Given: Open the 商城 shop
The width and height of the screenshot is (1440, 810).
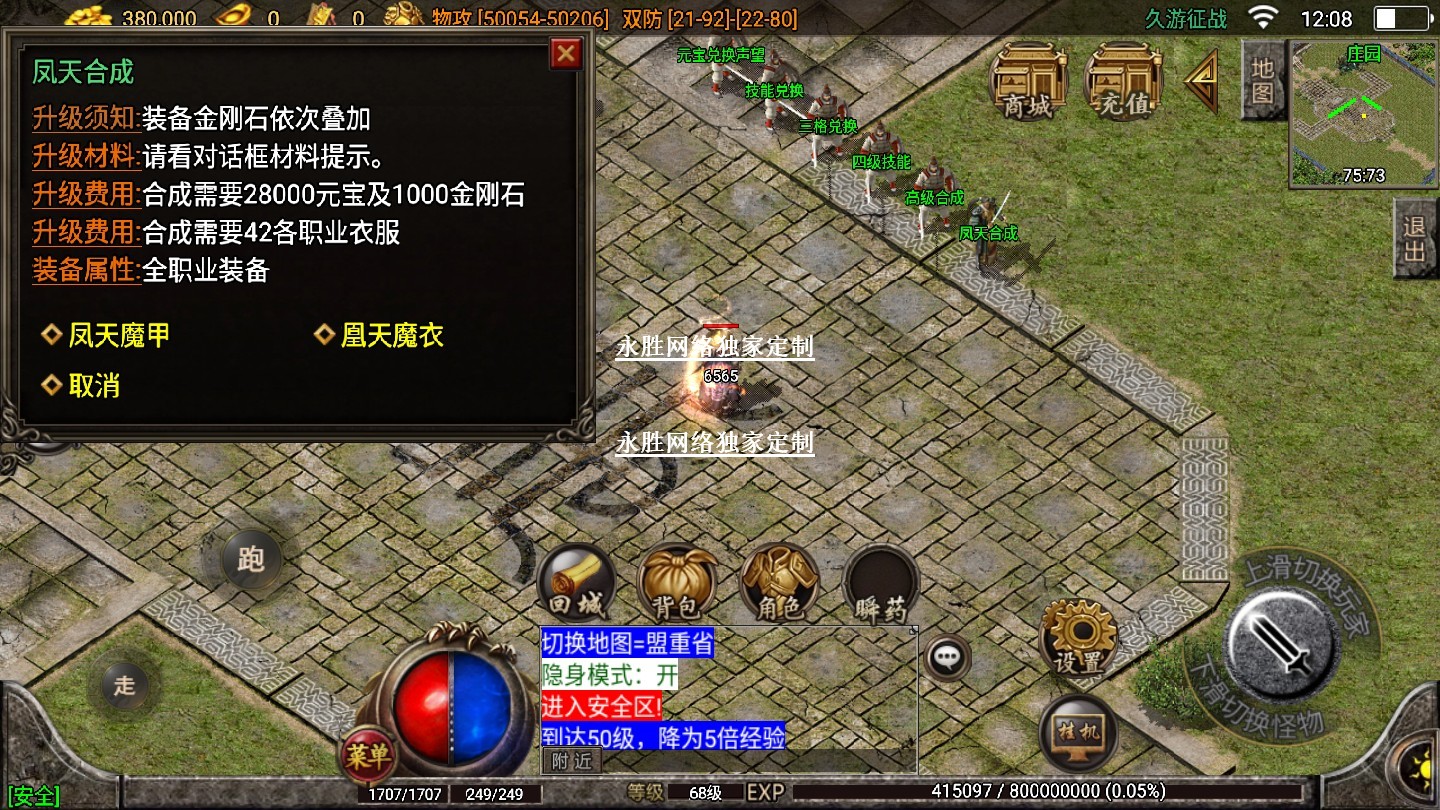Looking at the screenshot, I should click(1028, 80).
